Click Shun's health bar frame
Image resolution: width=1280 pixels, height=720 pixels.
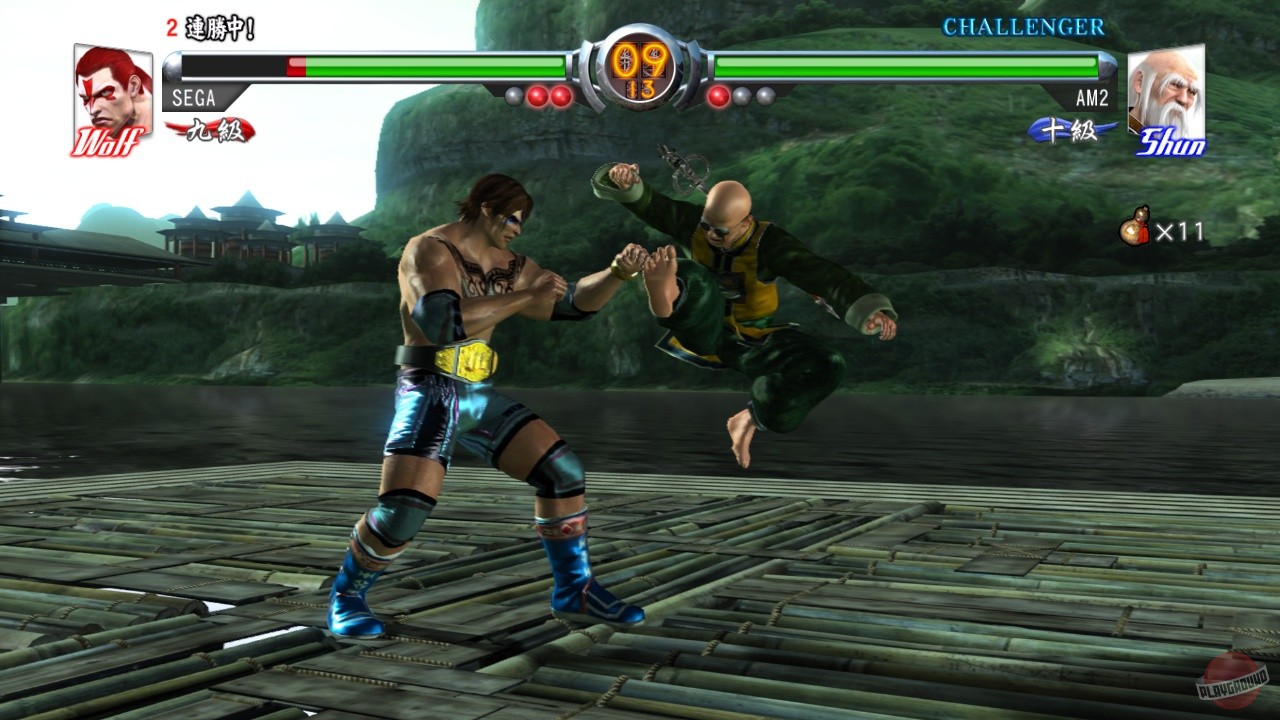900,65
